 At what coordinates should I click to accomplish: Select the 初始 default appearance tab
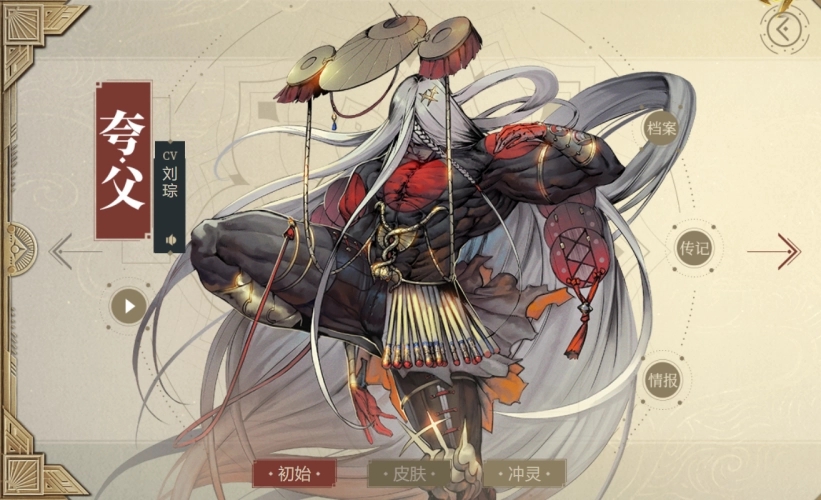pyautogui.click(x=293, y=473)
